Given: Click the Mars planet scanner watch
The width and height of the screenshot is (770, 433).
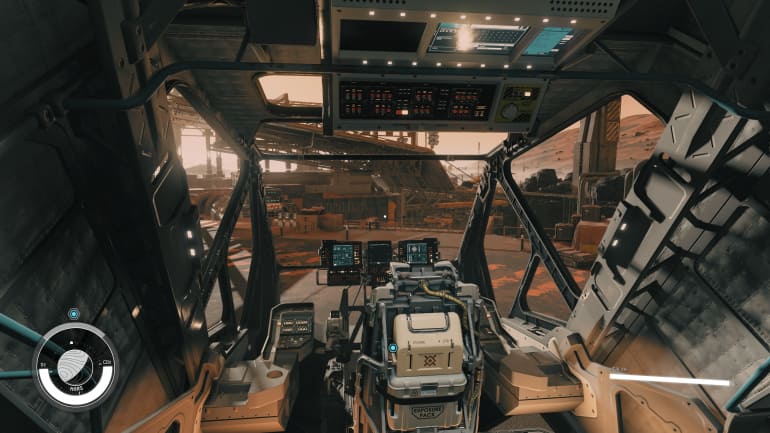Looking at the screenshot, I should [x=74, y=366].
